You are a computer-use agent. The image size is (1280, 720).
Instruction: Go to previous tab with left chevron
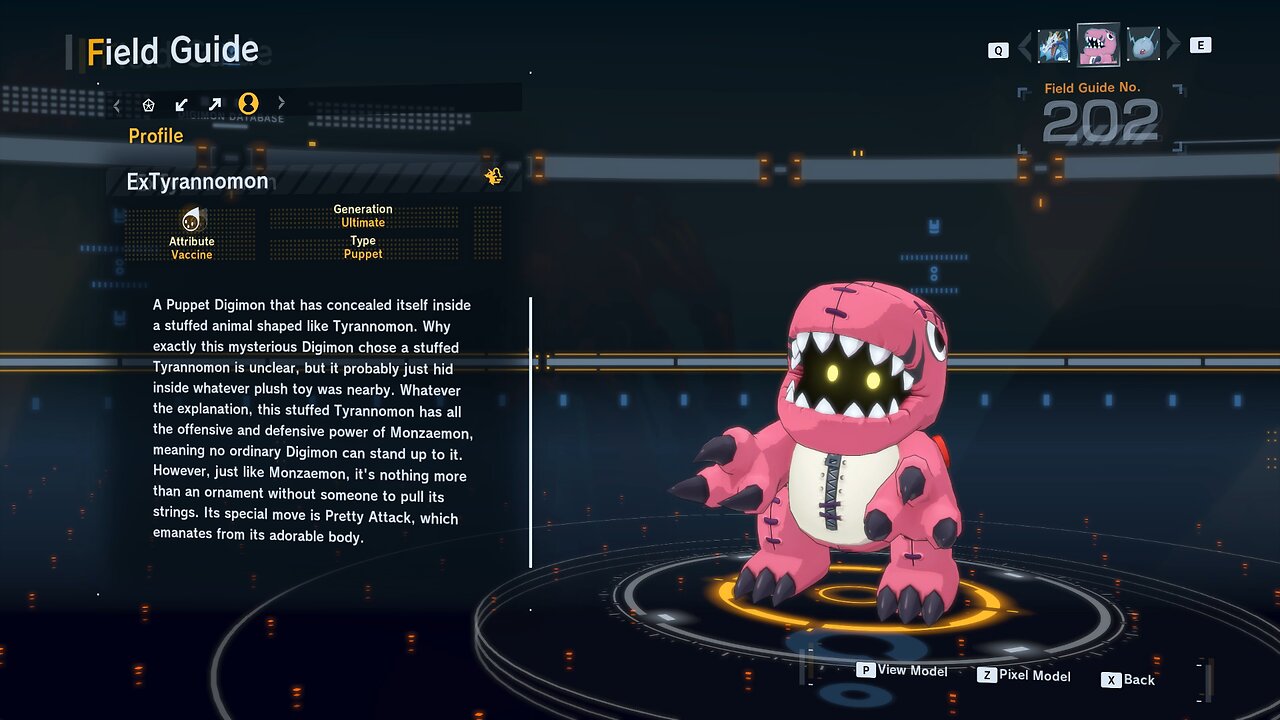117,104
